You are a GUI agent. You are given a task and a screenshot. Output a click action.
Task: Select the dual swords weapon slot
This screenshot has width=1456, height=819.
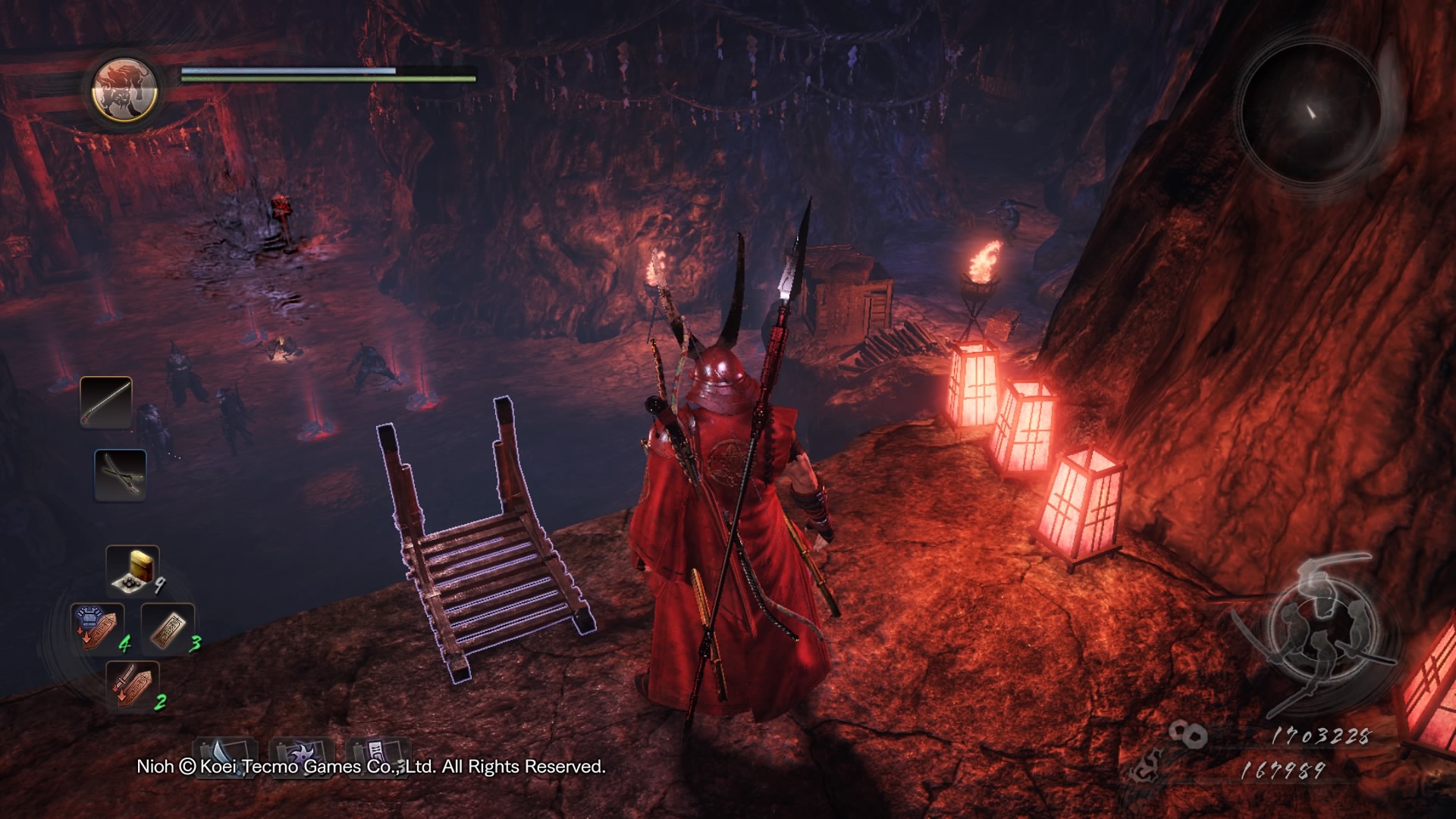click(x=121, y=475)
